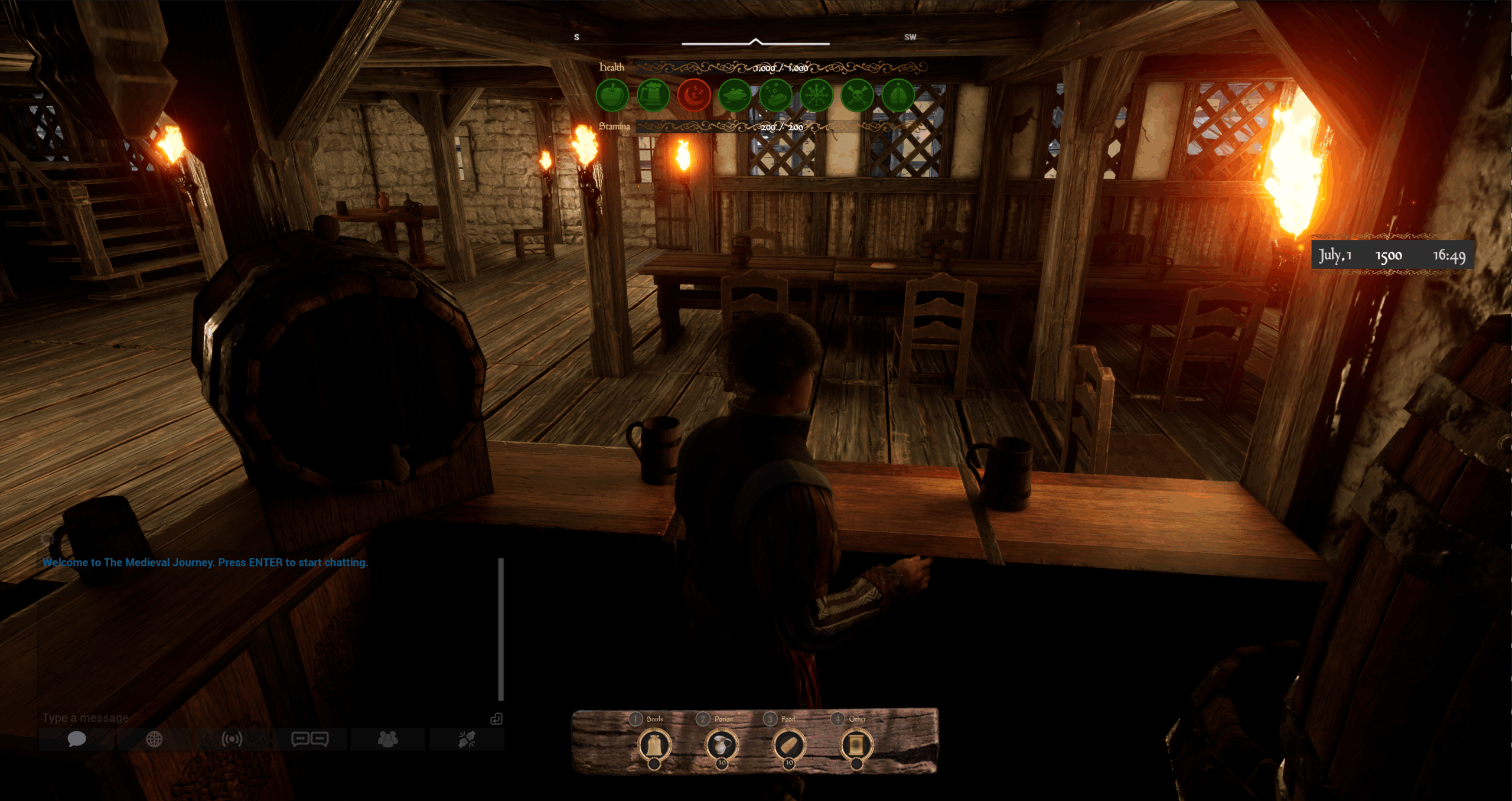1512x801 pixels.
Task: Switch to the globe chat channel
Action: 154,739
